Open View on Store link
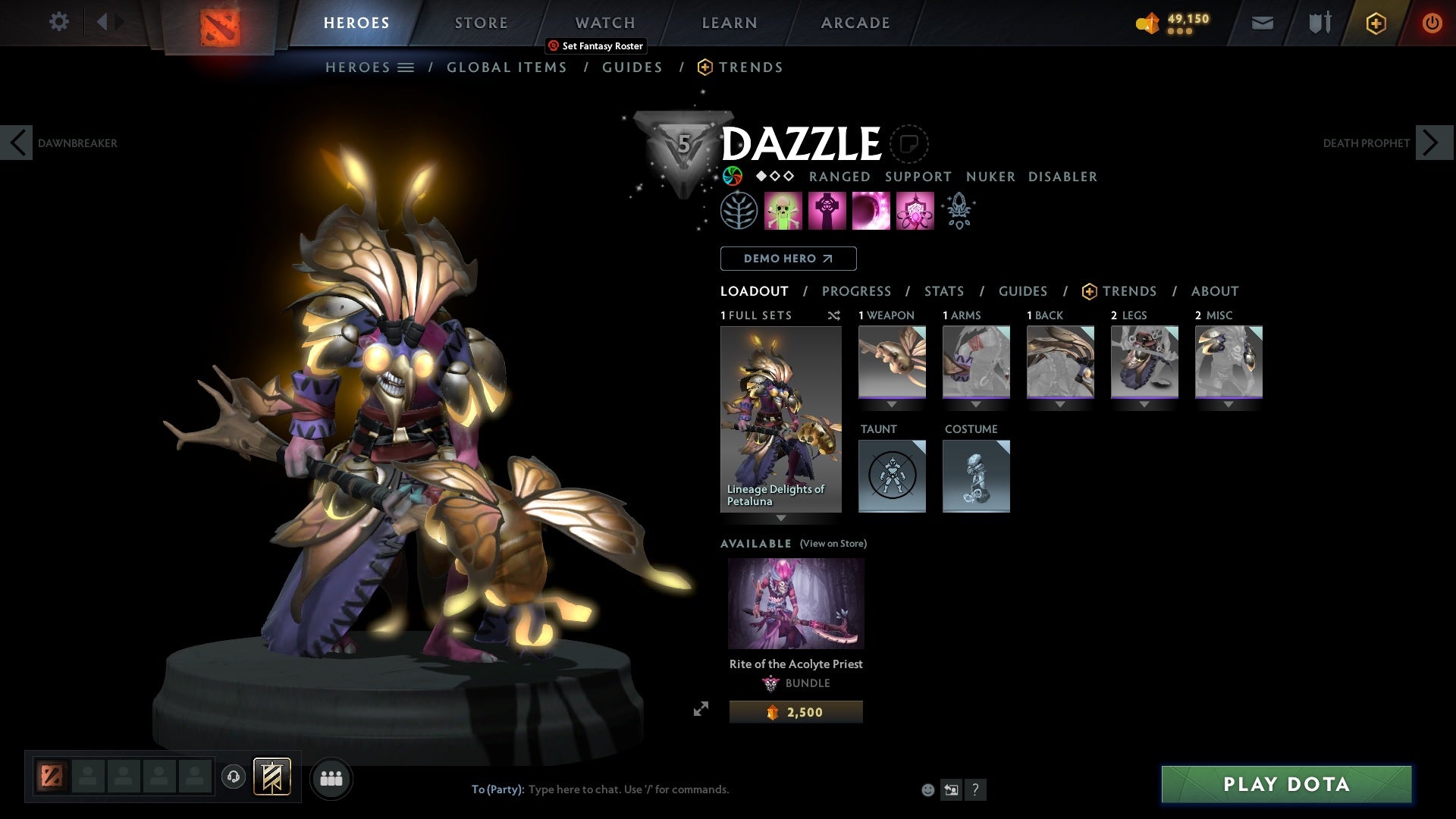Screen dimensions: 1456x819 tap(833, 544)
